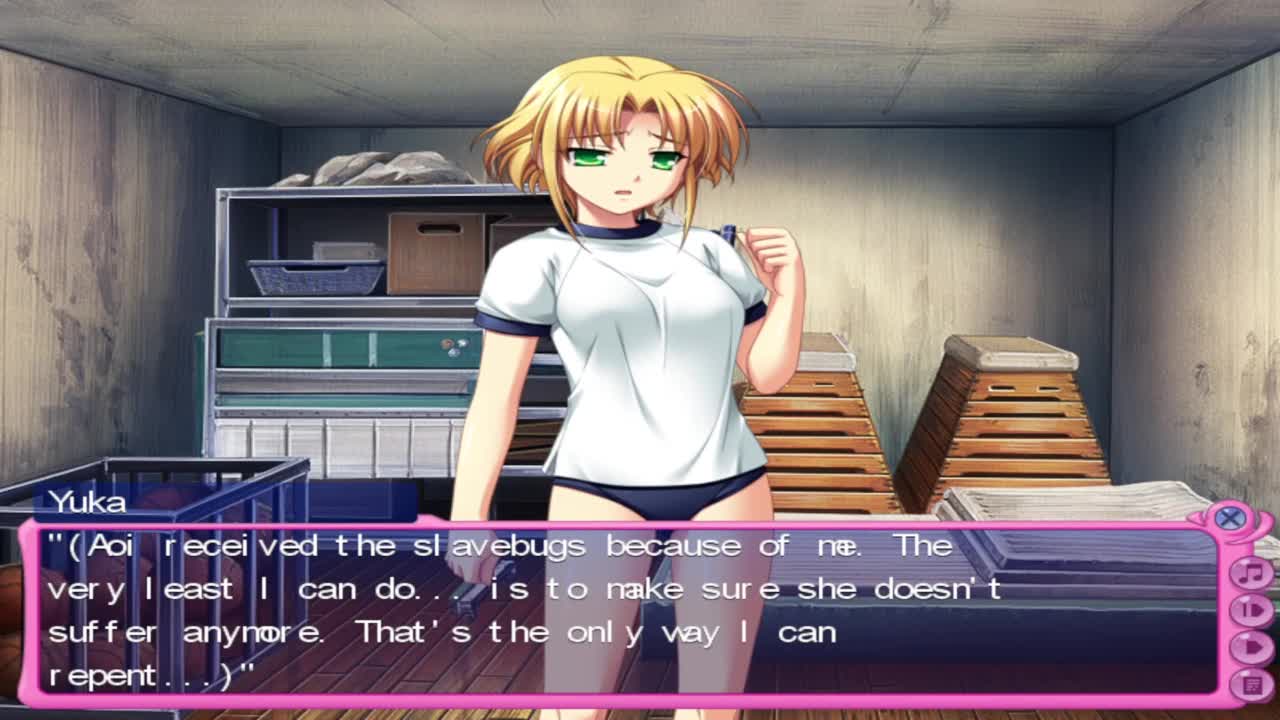The height and width of the screenshot is (720, 1280).
Task: Open the text log page icon
Action: (1250, 684)
